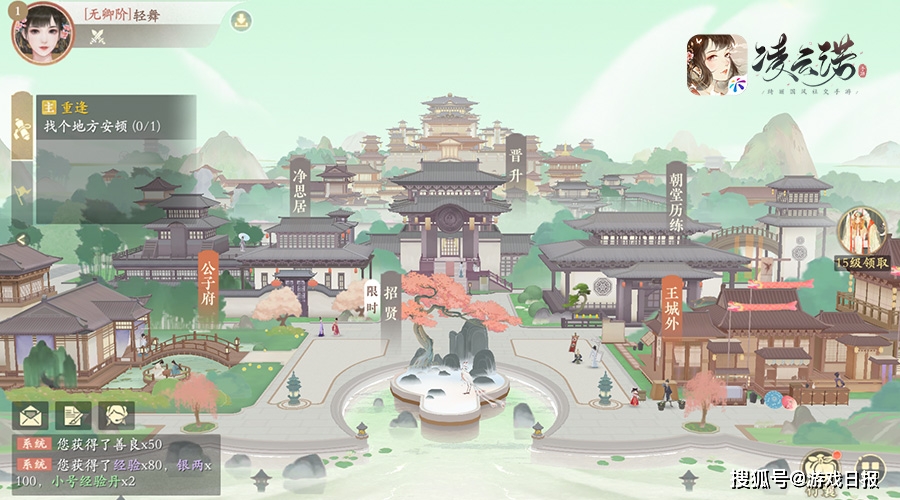Travel to 王城外 outside the city
Viewport: 900px width, 500px height.
(671, 307)
